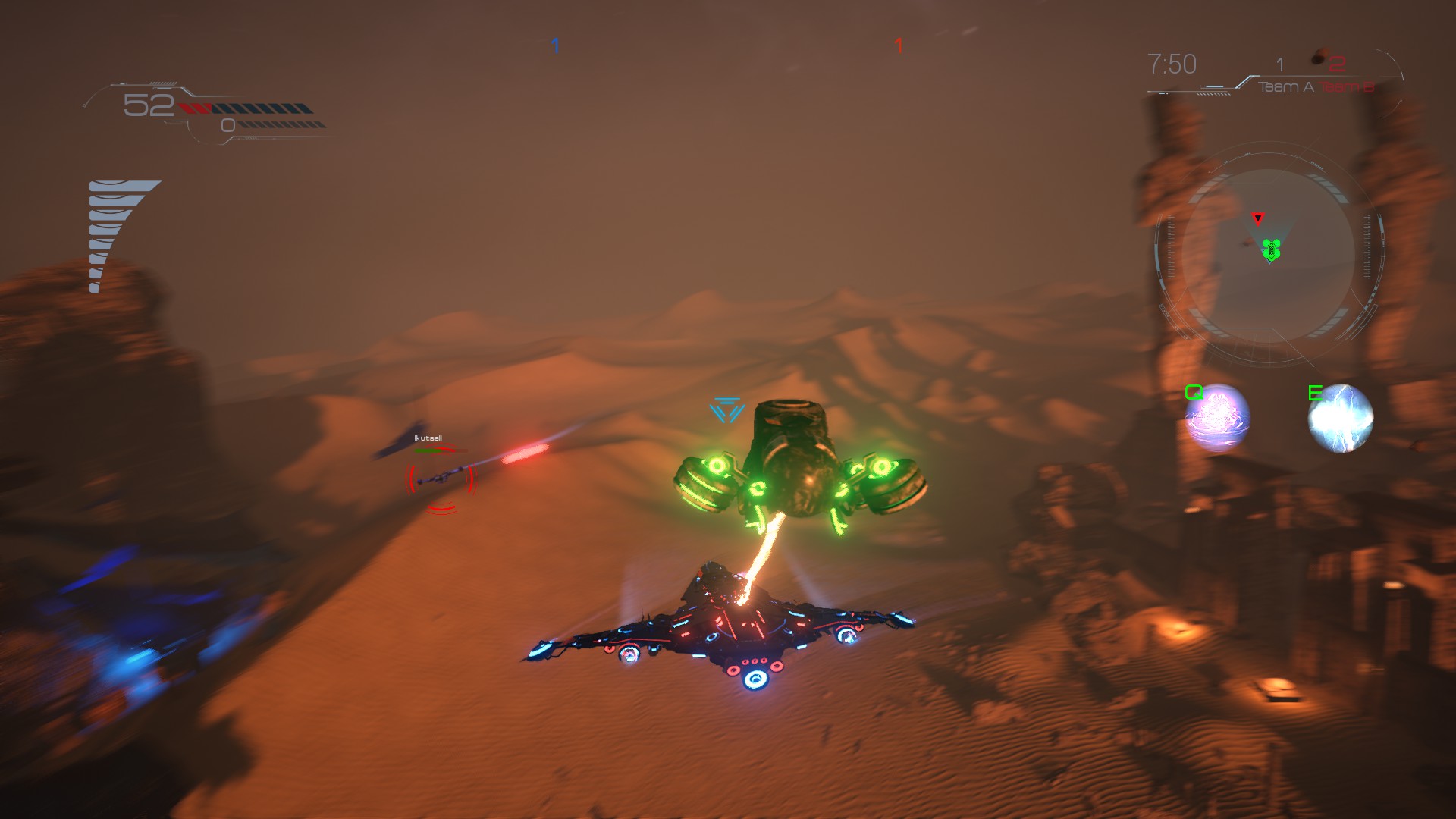Click the red segment of the health bar
This screenshot has width=1456, height=819.
[196, 107]
